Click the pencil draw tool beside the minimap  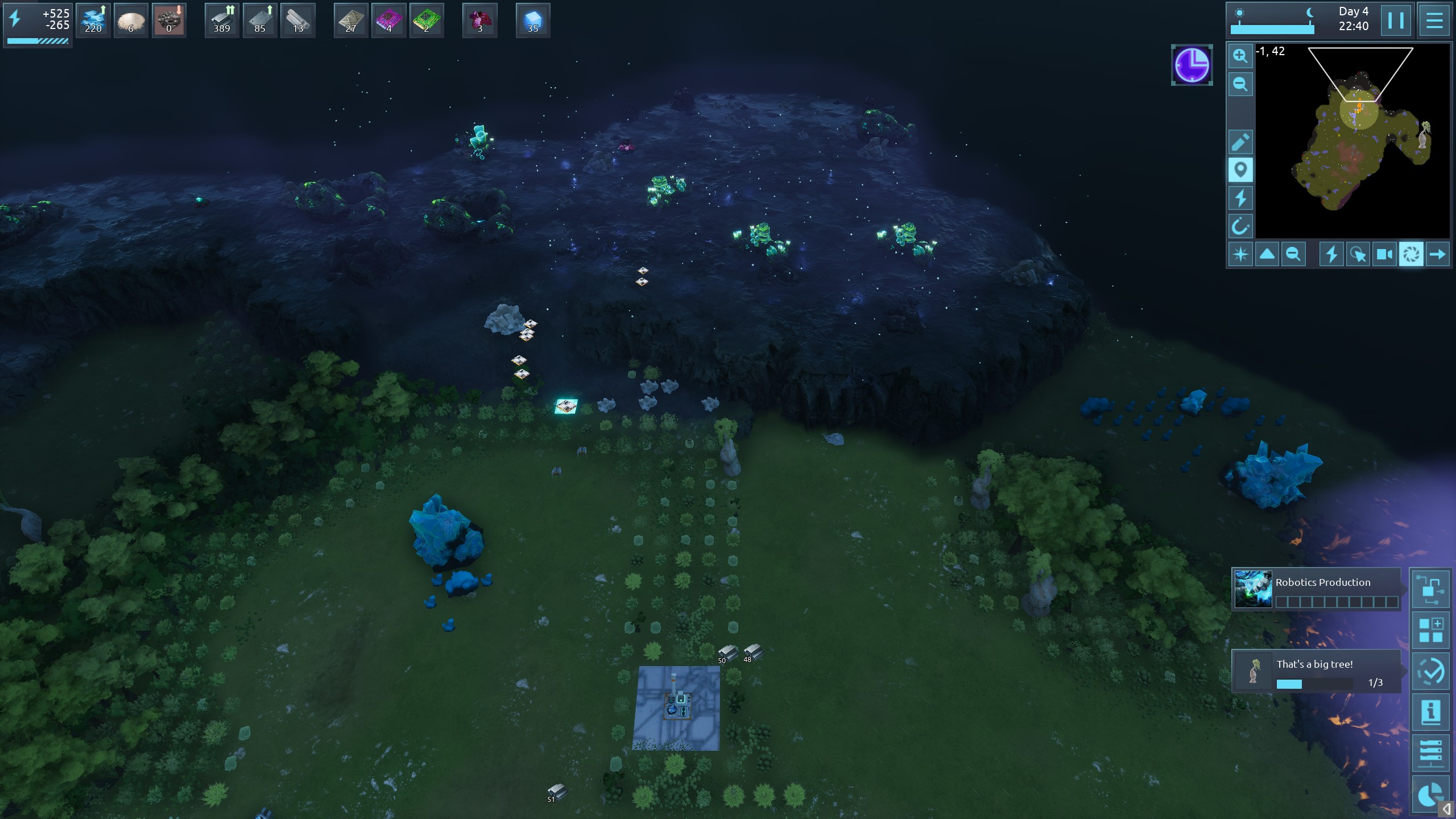[1240, 142]
